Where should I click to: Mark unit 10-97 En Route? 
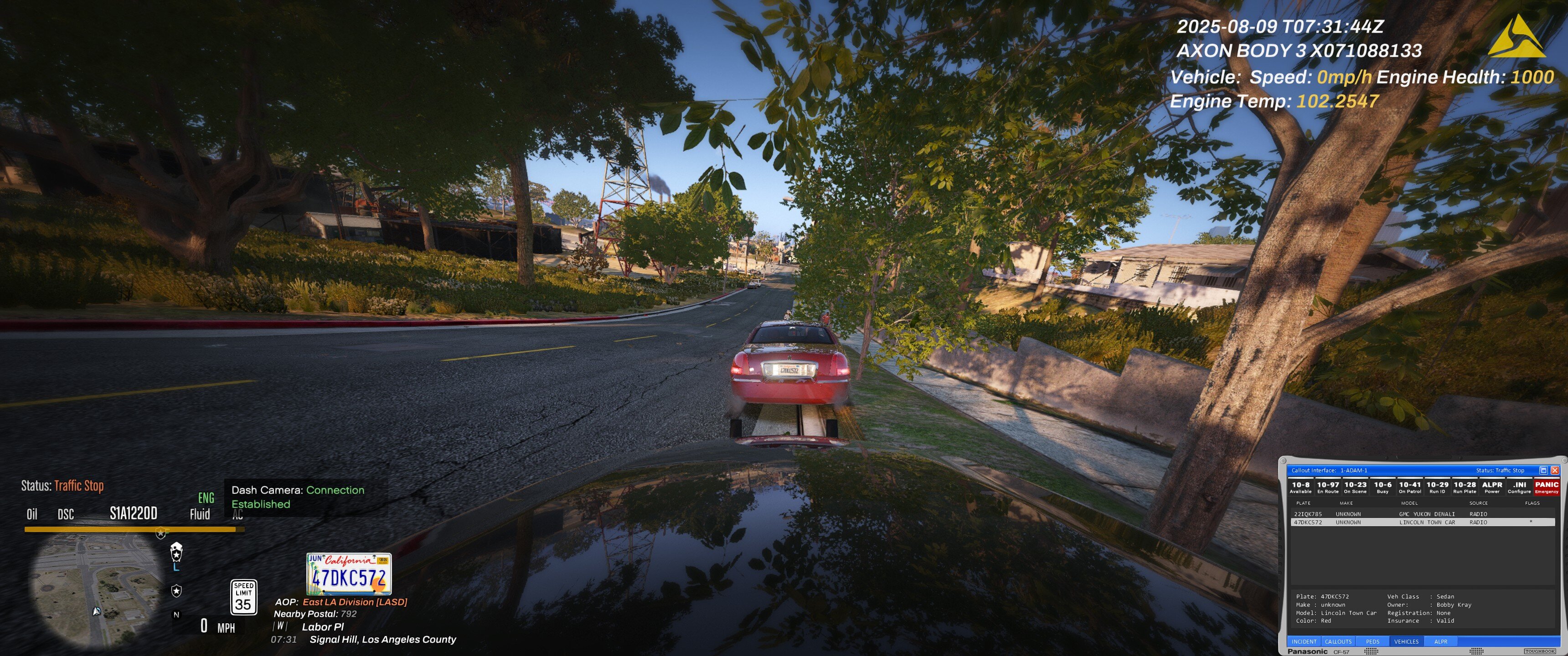tap(1328, 487)
